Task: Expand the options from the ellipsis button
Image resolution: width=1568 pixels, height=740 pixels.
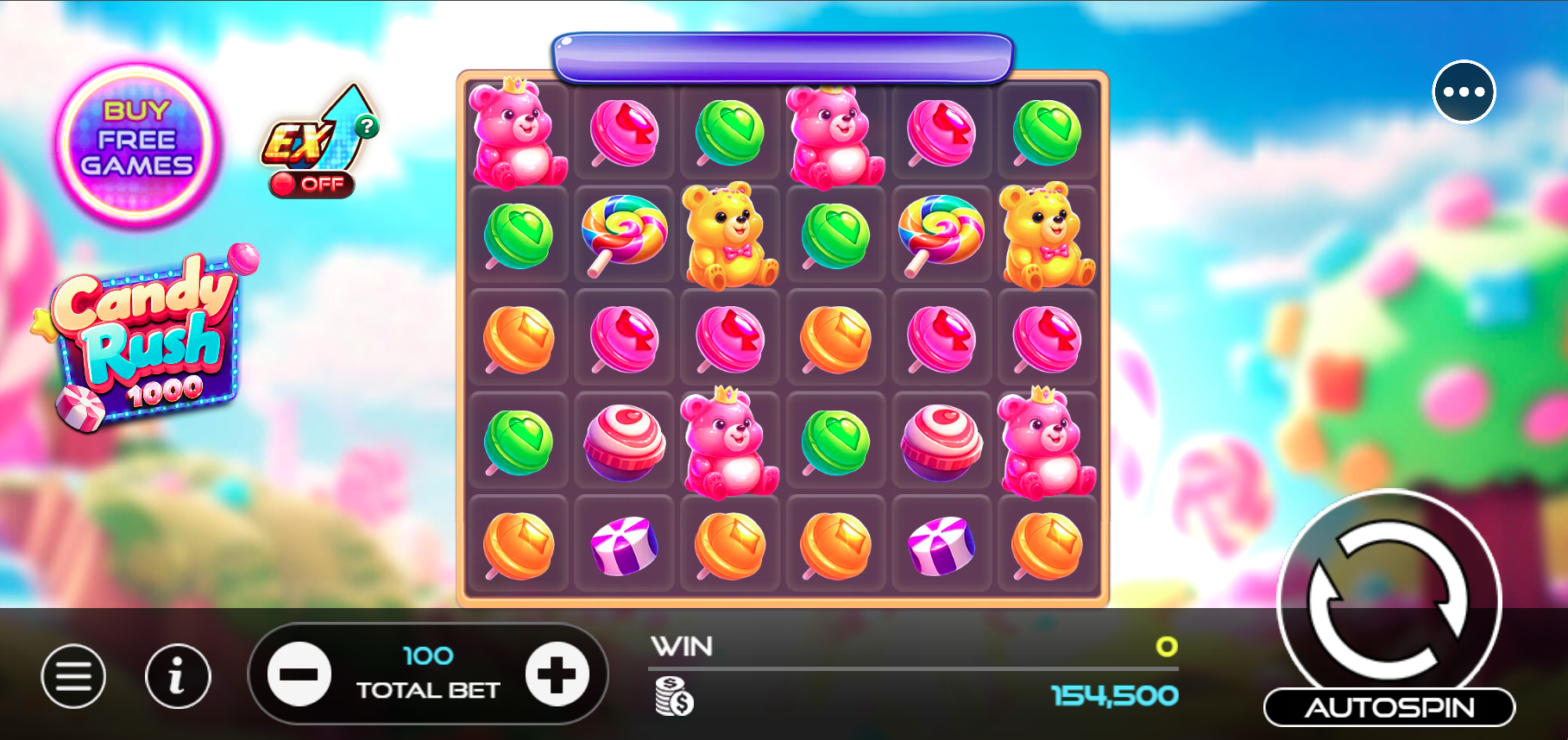Action: coord(1462,91)
